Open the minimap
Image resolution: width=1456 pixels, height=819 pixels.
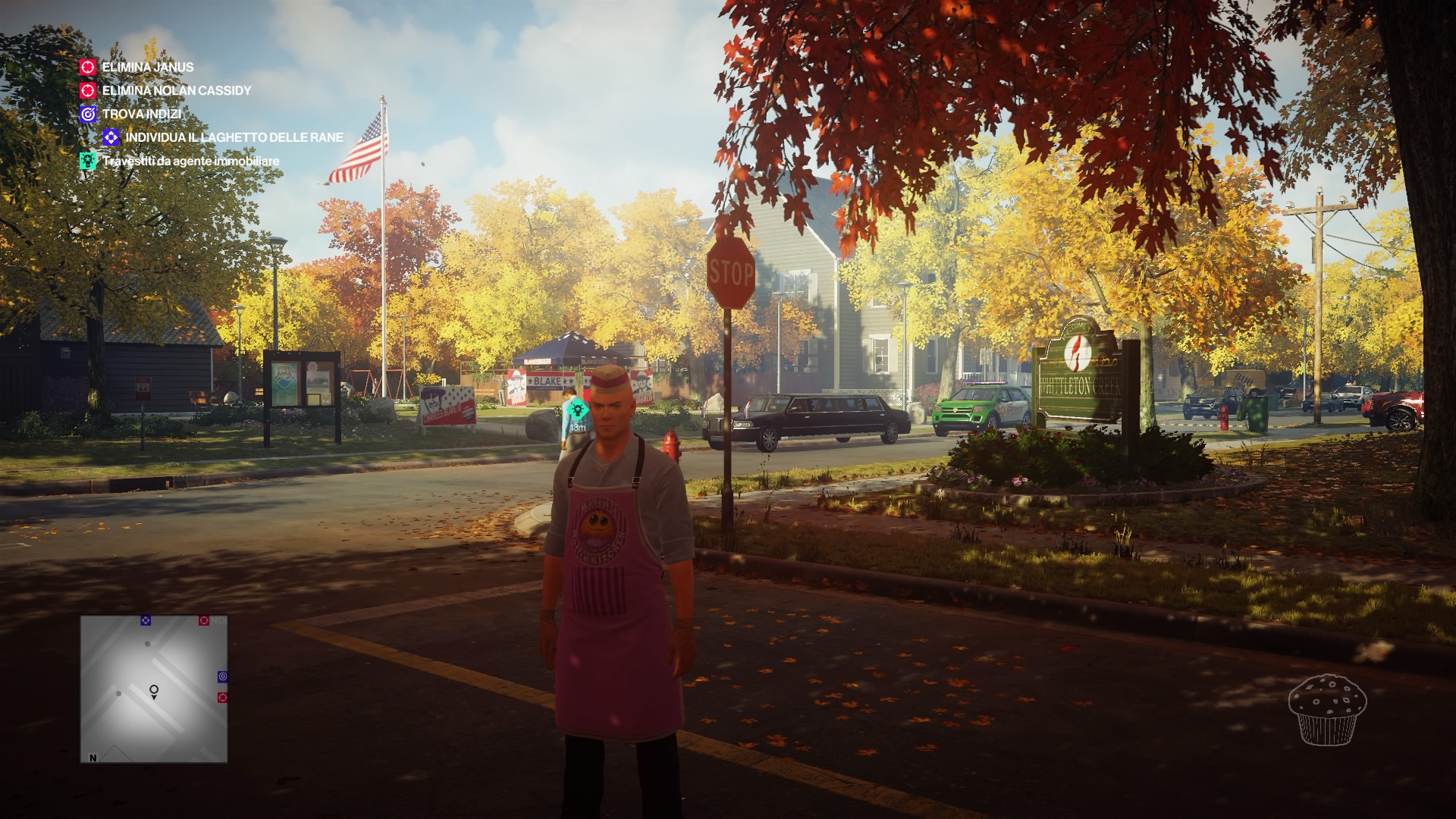coord(154,689)
